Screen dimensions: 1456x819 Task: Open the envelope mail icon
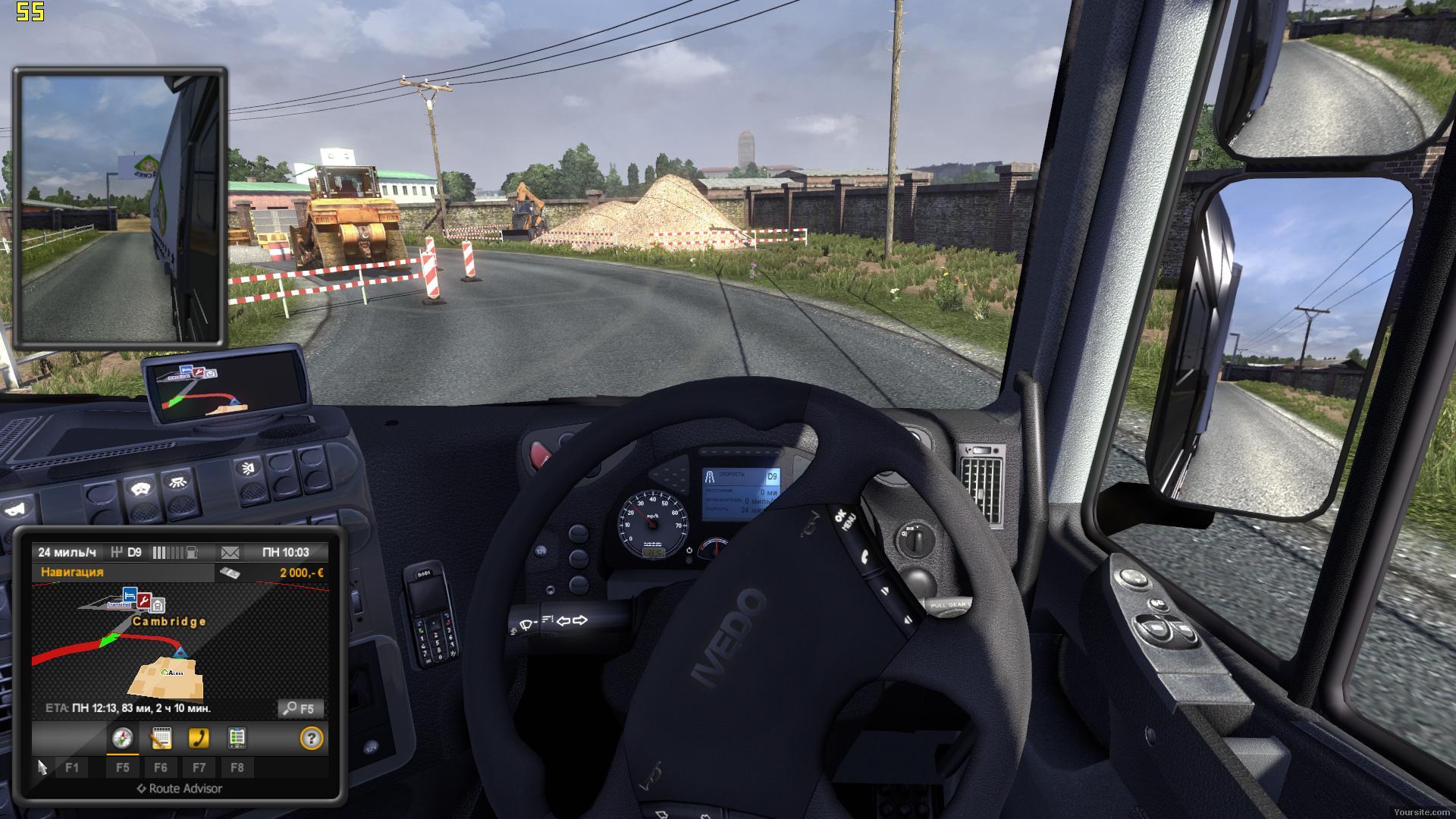[230, 552]
